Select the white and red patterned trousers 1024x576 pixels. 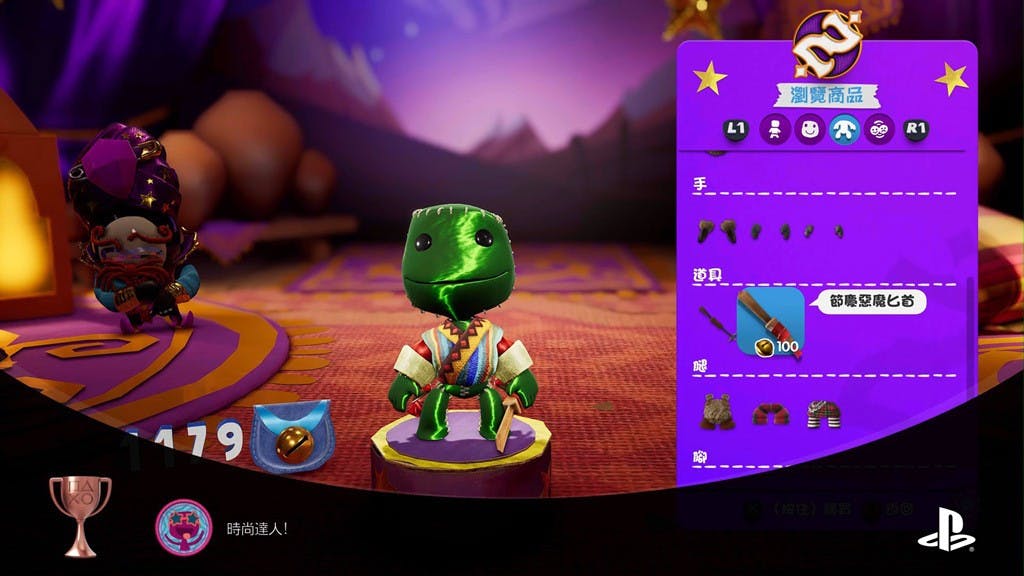pyautogui.click(x=824, y=413)
